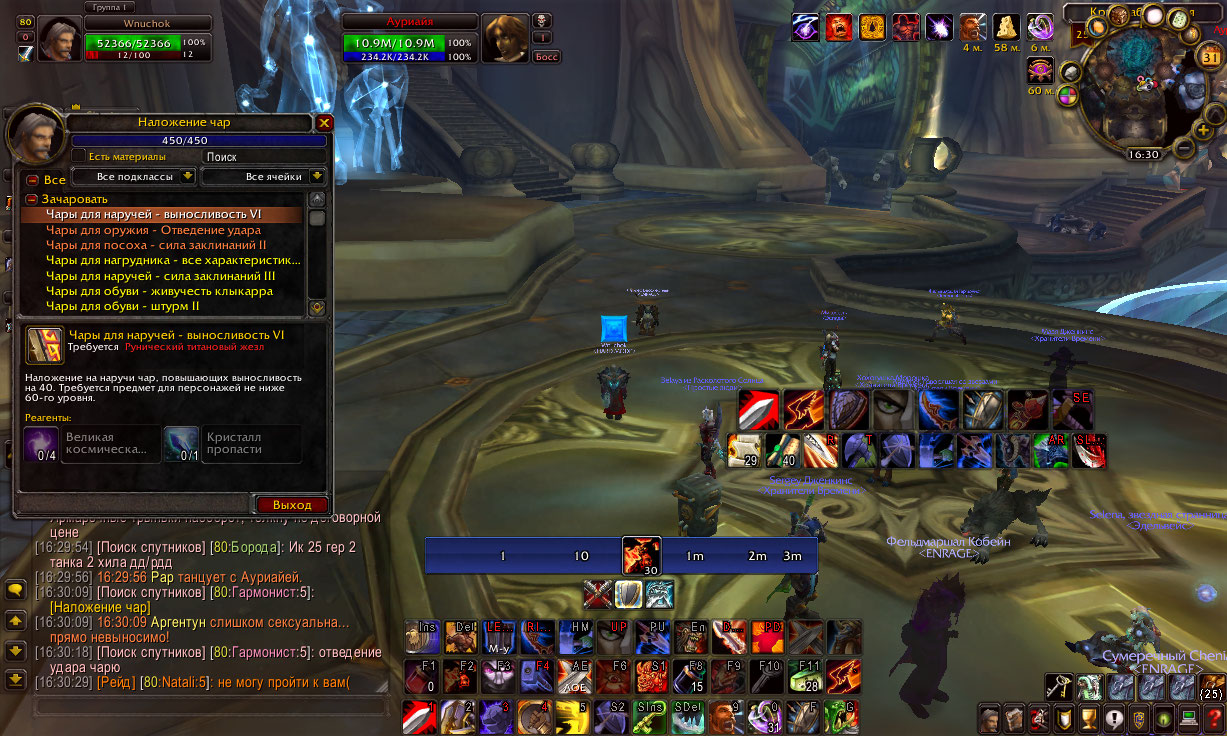Click the Ауриайя boss target portrait
Viewport: 1227px width, 736px height.
[x=503, y=37]
